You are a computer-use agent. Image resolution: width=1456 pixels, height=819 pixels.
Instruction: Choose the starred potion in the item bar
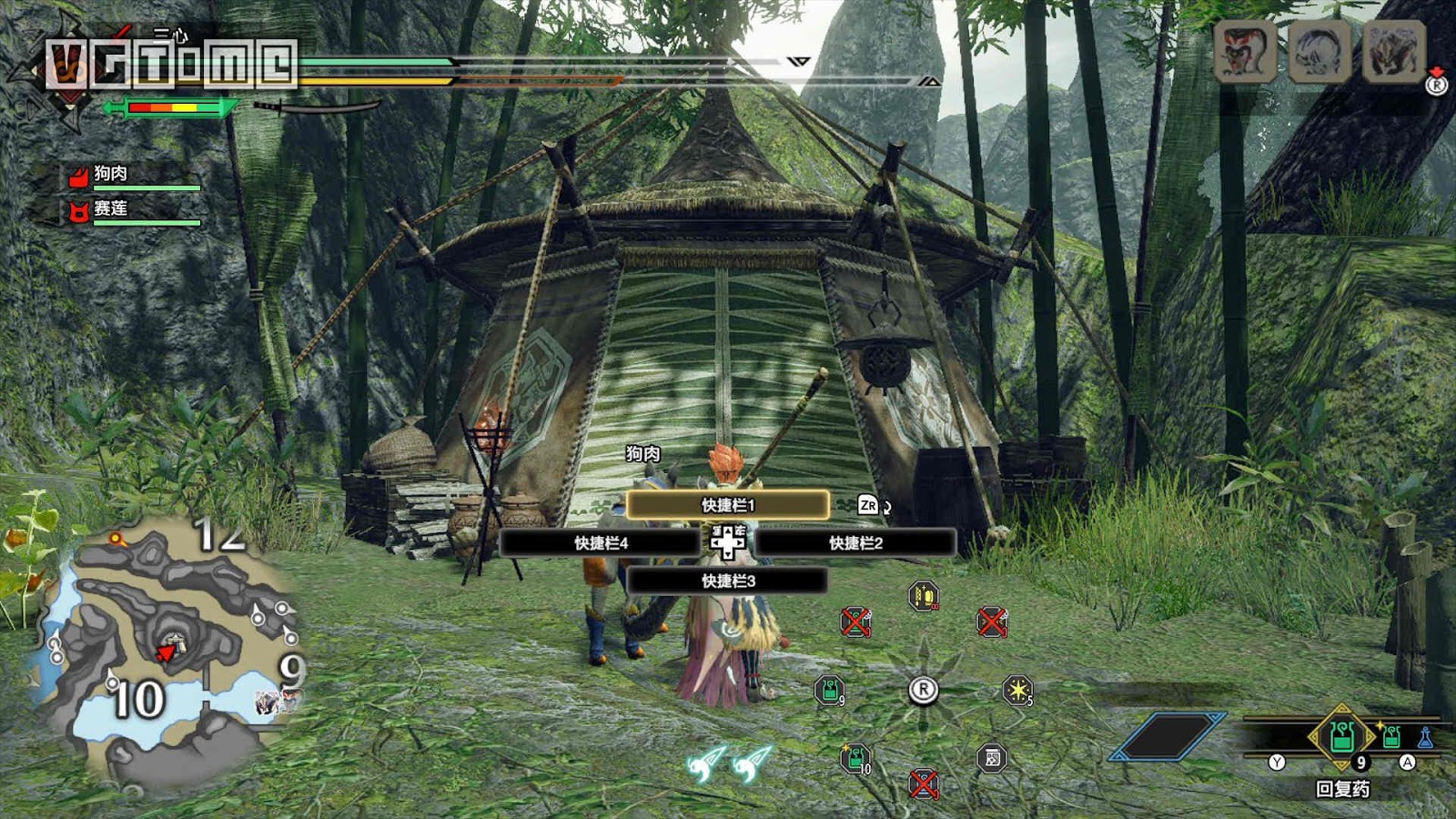[1391, 736]
